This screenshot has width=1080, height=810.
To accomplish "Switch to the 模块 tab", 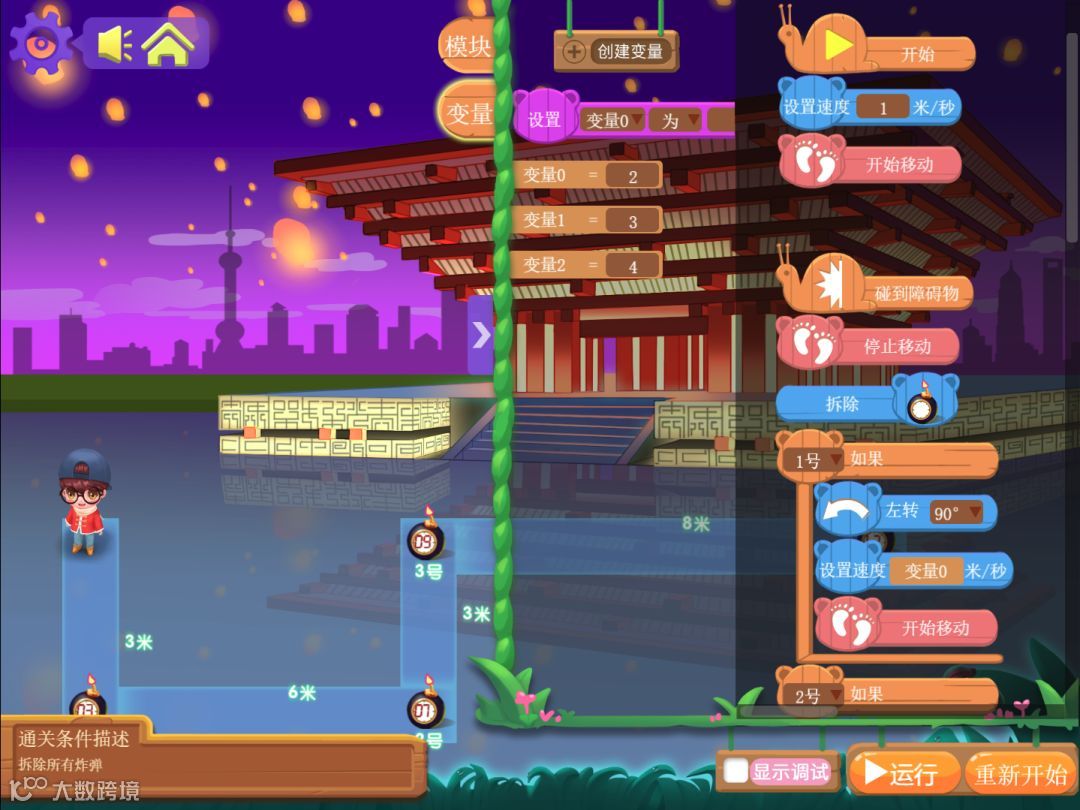I will point(467,46).
